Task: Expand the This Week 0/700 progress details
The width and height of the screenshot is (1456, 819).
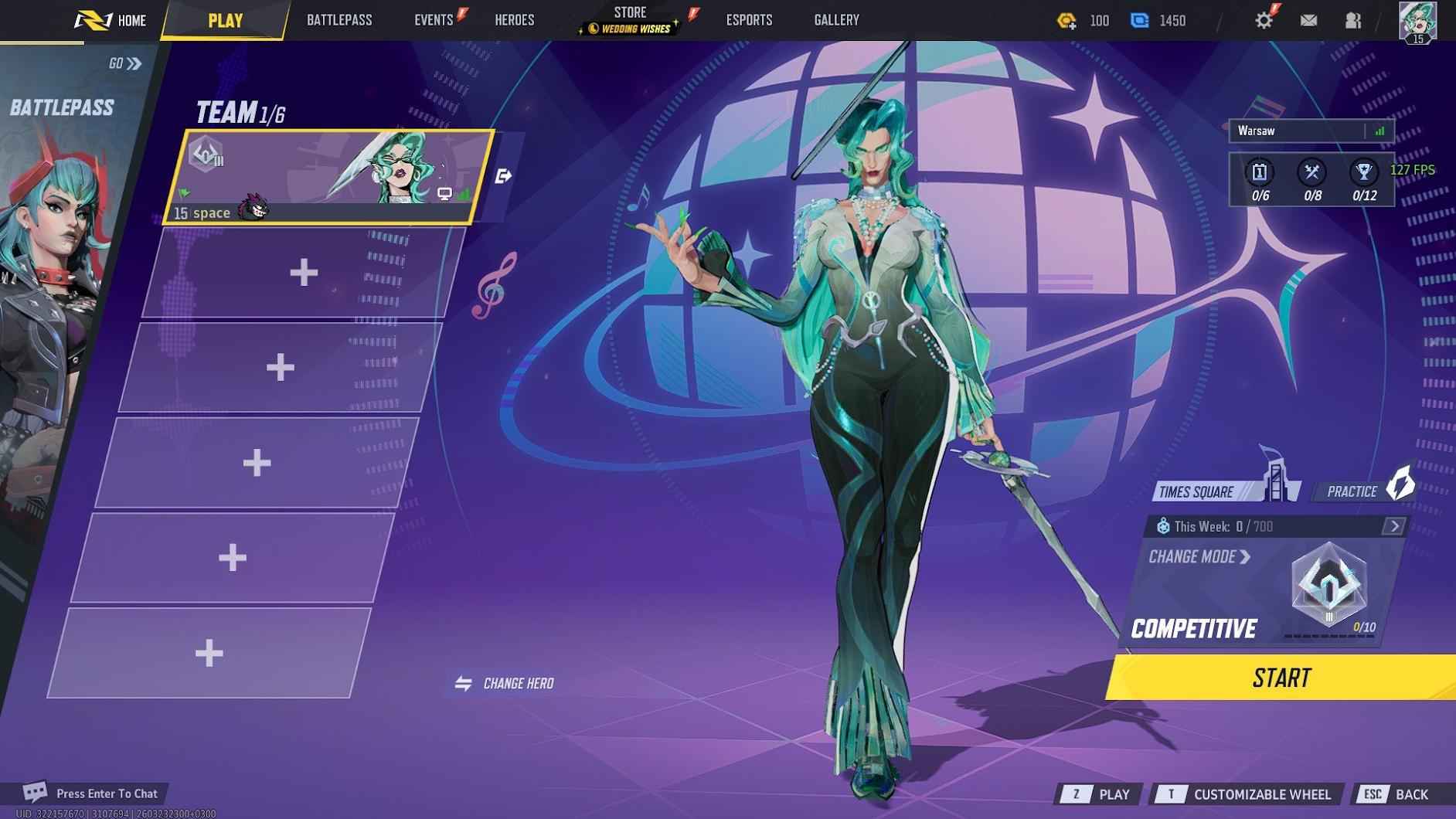Action: pyautogui.click(x=1393, y=526)
